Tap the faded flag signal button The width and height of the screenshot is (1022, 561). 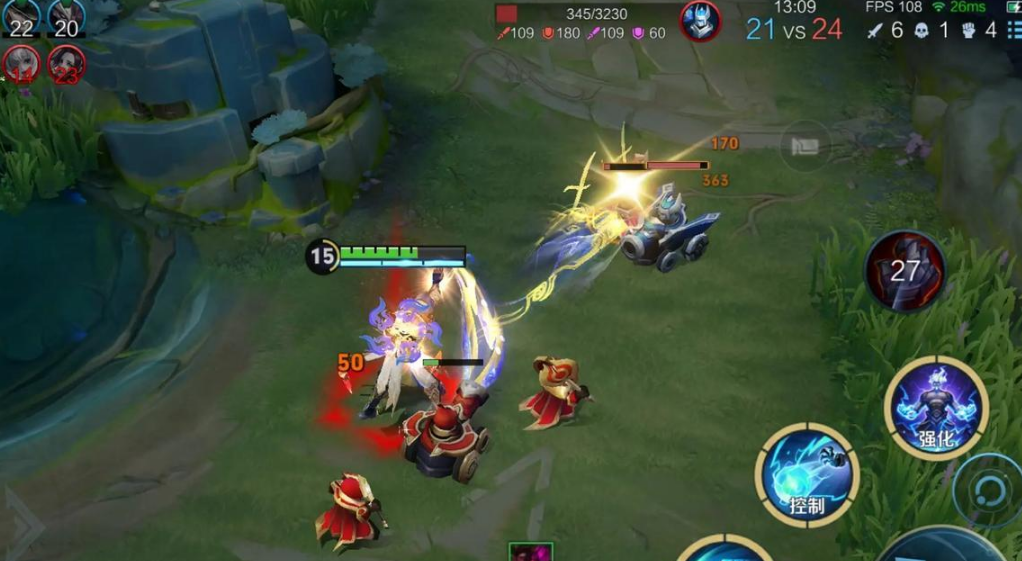pos(805,146)
